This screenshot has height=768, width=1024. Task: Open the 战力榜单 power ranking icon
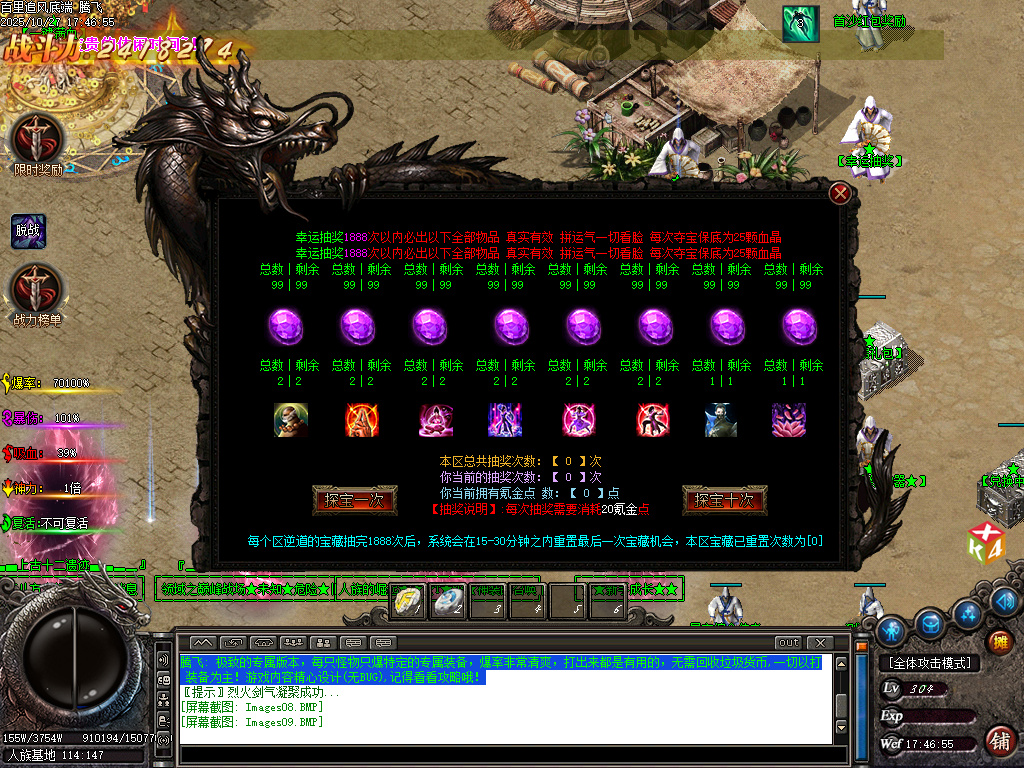pos(37,289)
